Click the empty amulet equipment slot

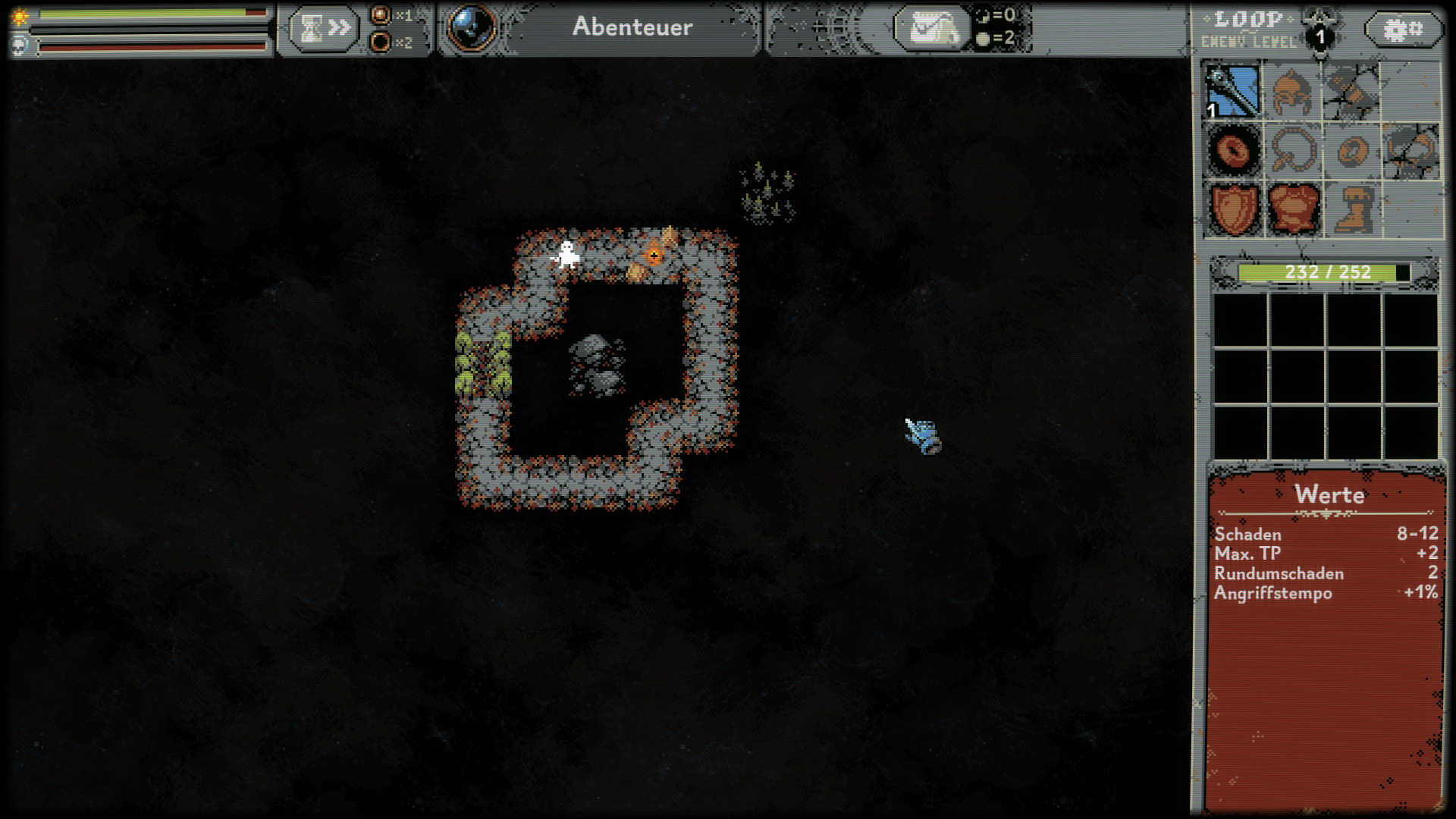tap(1293, 150)
